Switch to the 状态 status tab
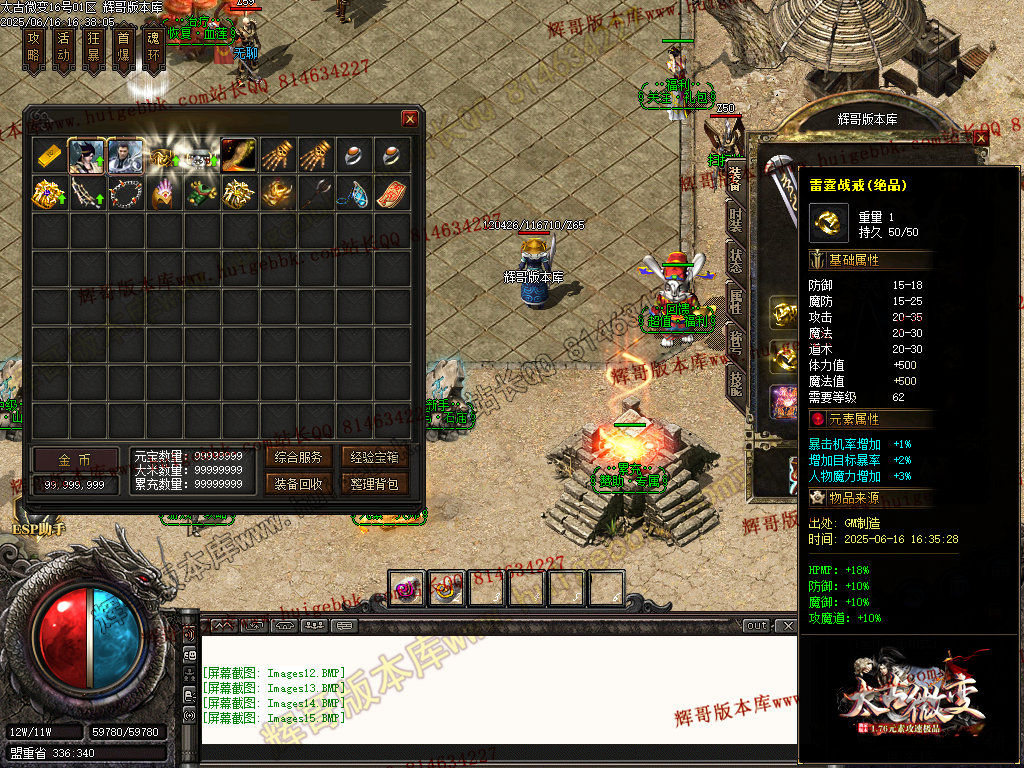Image resolution: width=1024 pixels, height=768 pixels. tap(736, 257)
